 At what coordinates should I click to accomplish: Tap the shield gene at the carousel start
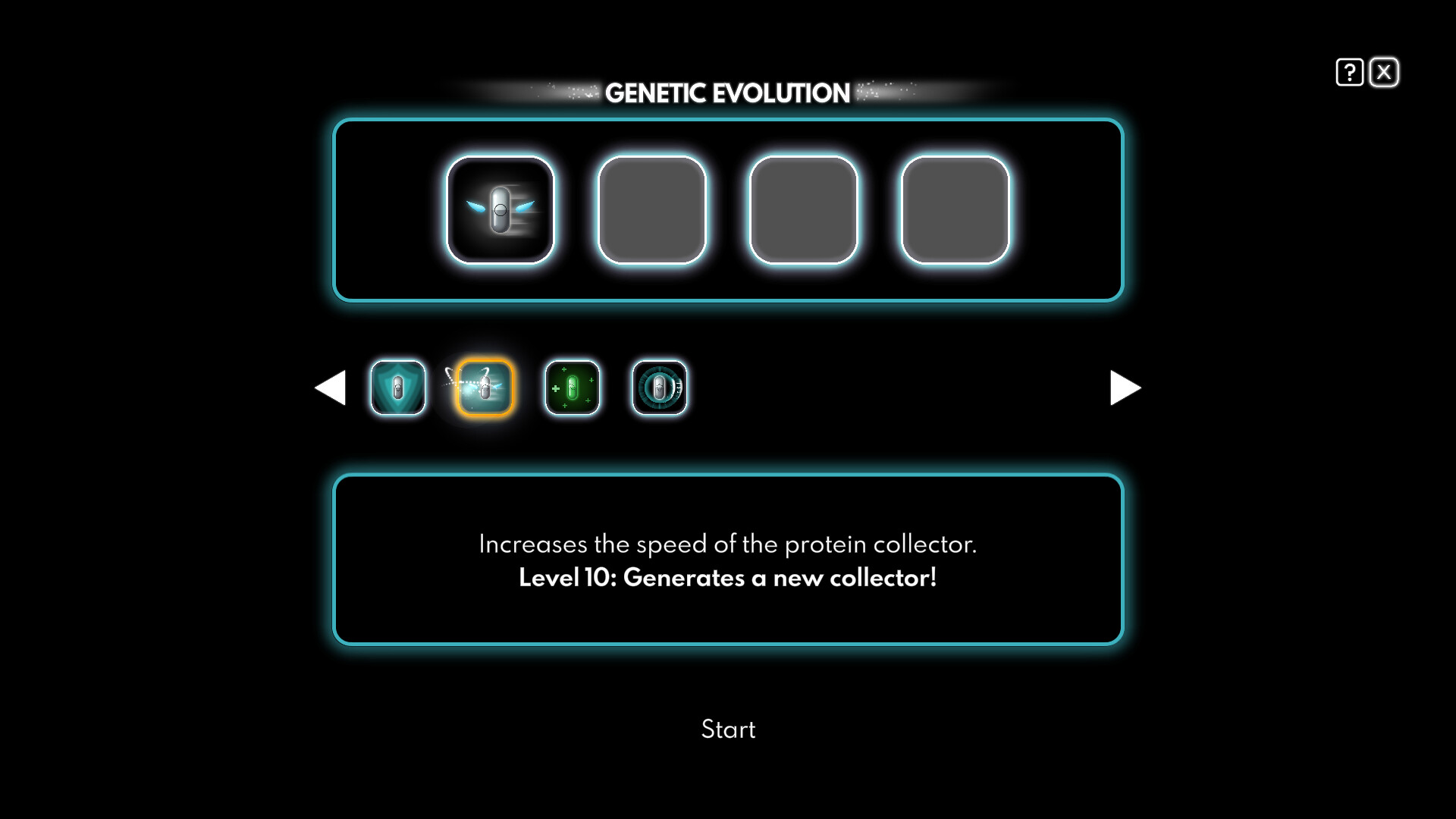point(397,388)
